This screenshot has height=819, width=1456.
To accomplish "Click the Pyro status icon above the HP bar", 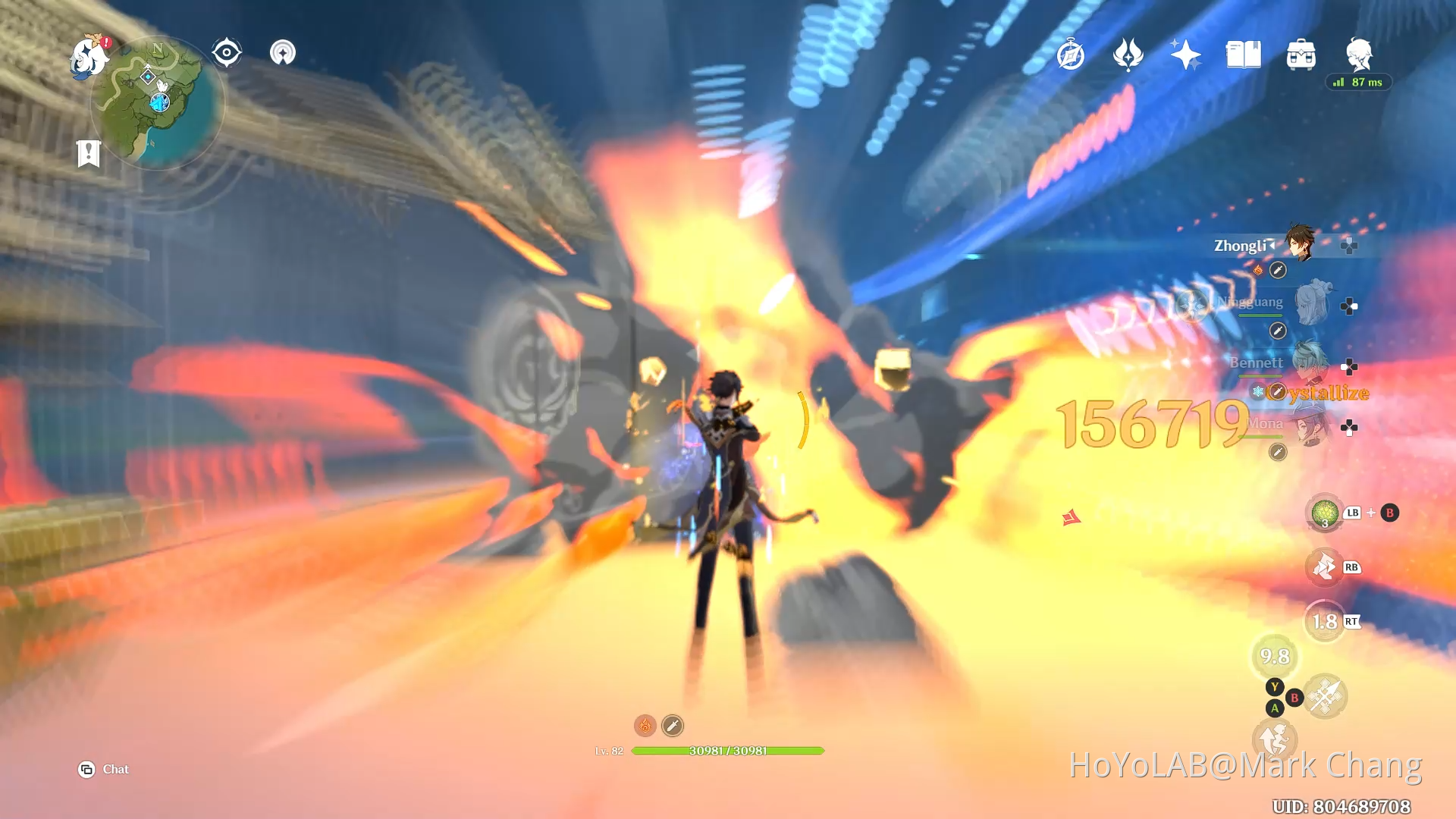I will (x=644, y=725).
